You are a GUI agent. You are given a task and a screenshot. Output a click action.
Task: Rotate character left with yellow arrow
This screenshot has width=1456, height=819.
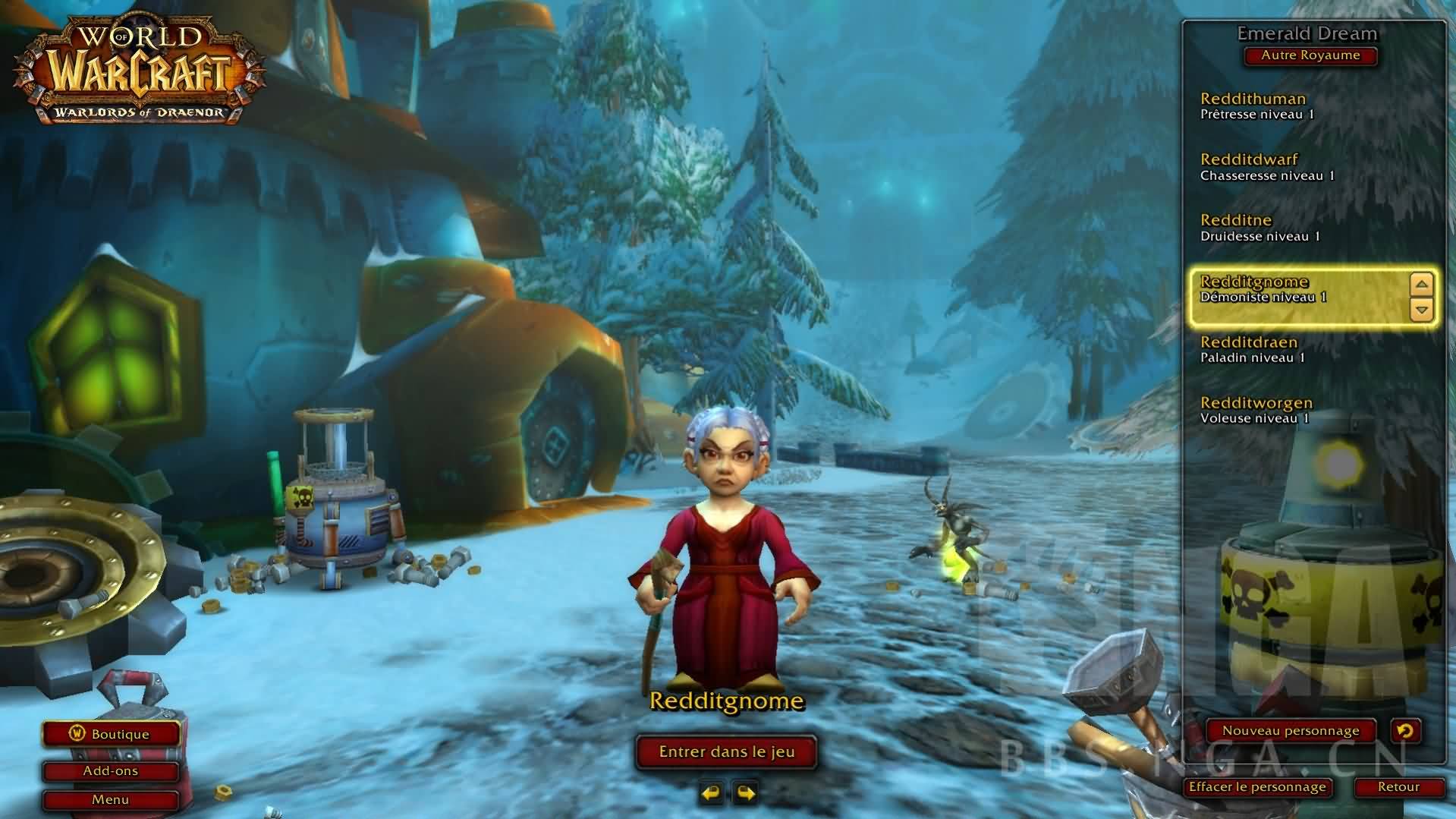click(x=711, y=794)
